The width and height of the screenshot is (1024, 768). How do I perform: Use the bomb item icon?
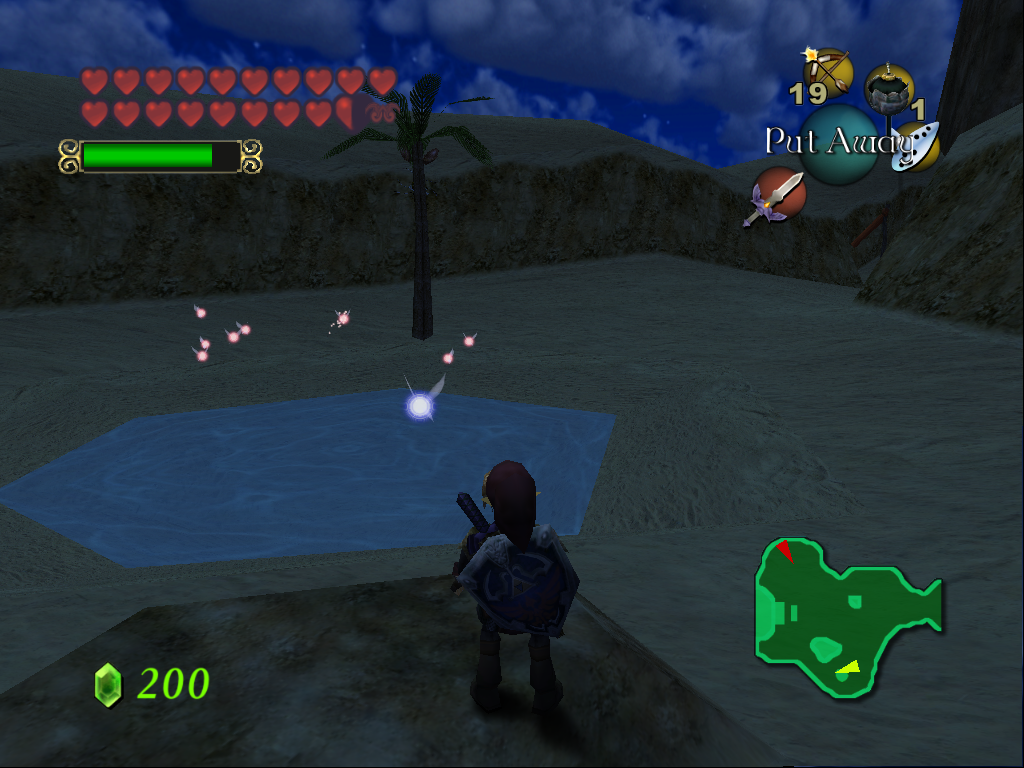[889, 89]
